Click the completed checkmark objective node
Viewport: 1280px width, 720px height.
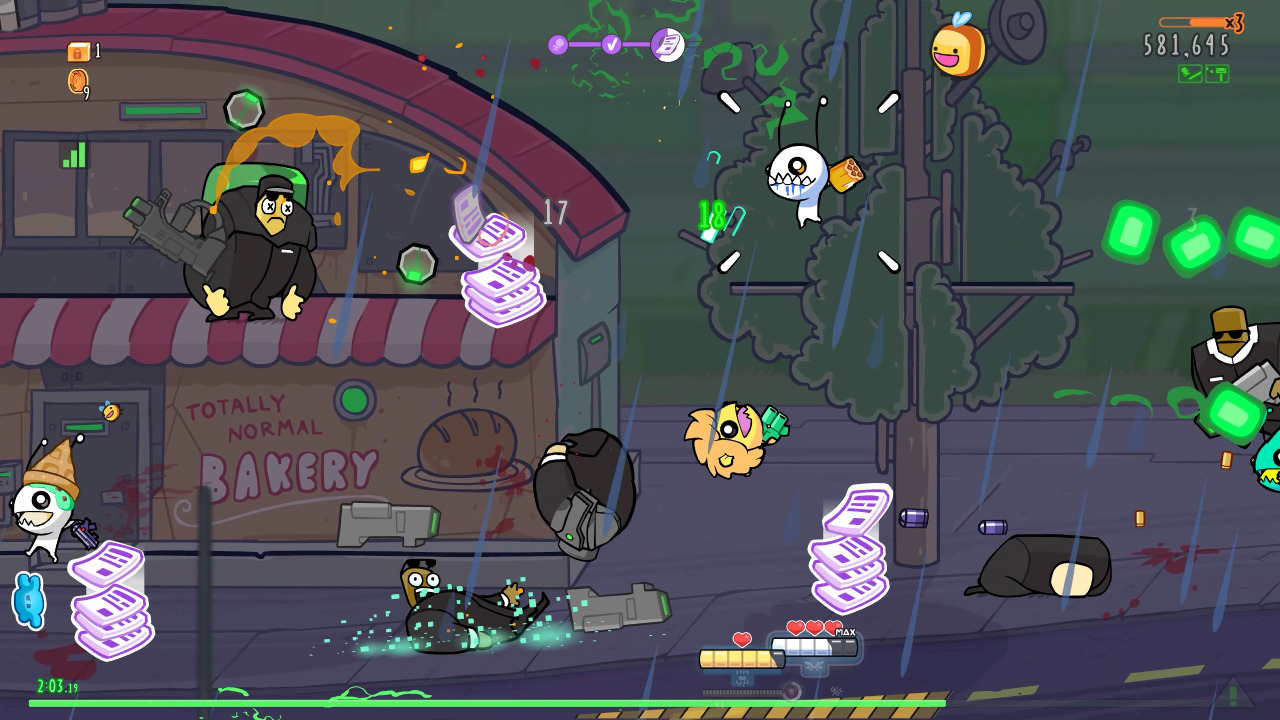pos(611,44)
